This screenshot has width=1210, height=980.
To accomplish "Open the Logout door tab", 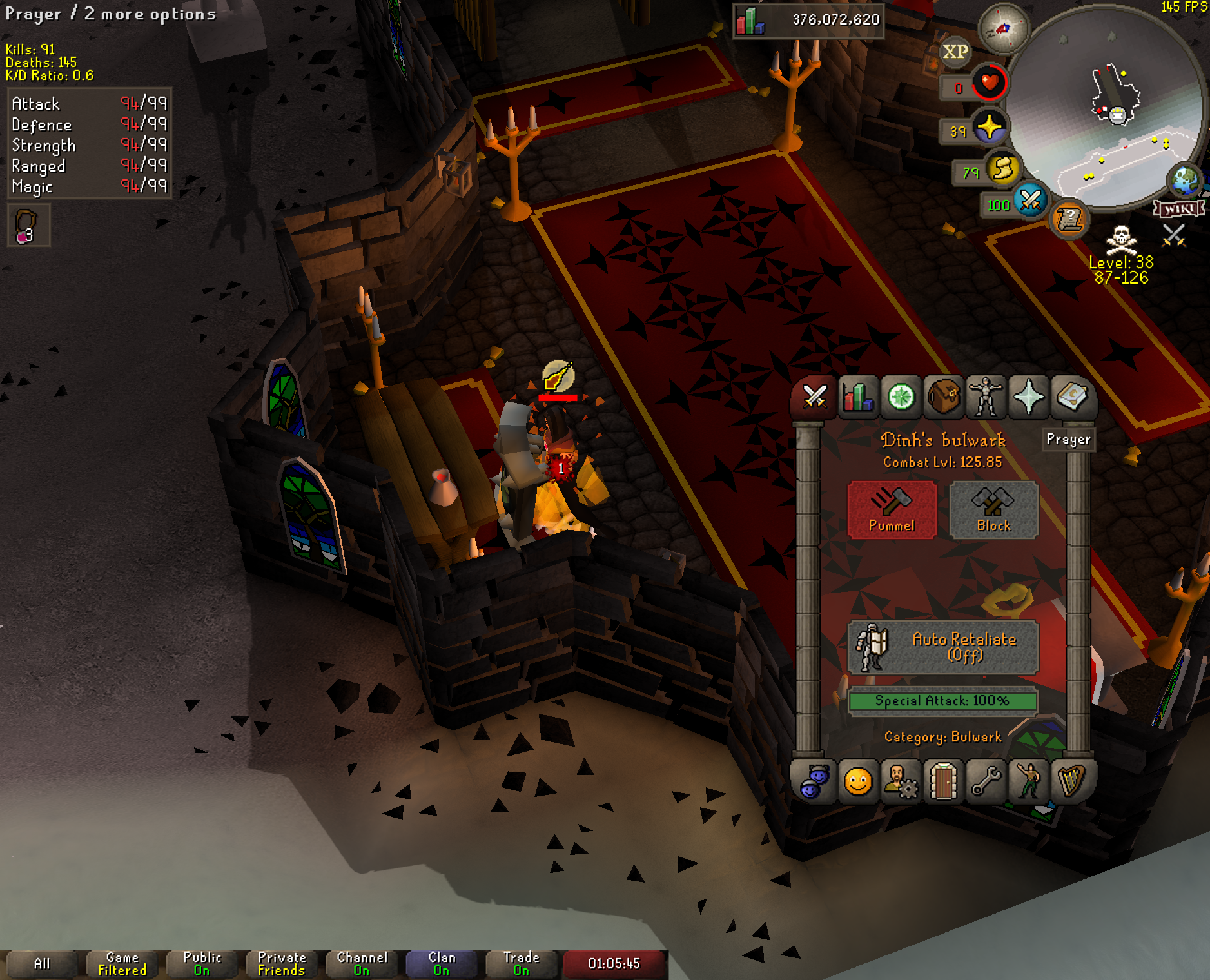I will [944, 782].
